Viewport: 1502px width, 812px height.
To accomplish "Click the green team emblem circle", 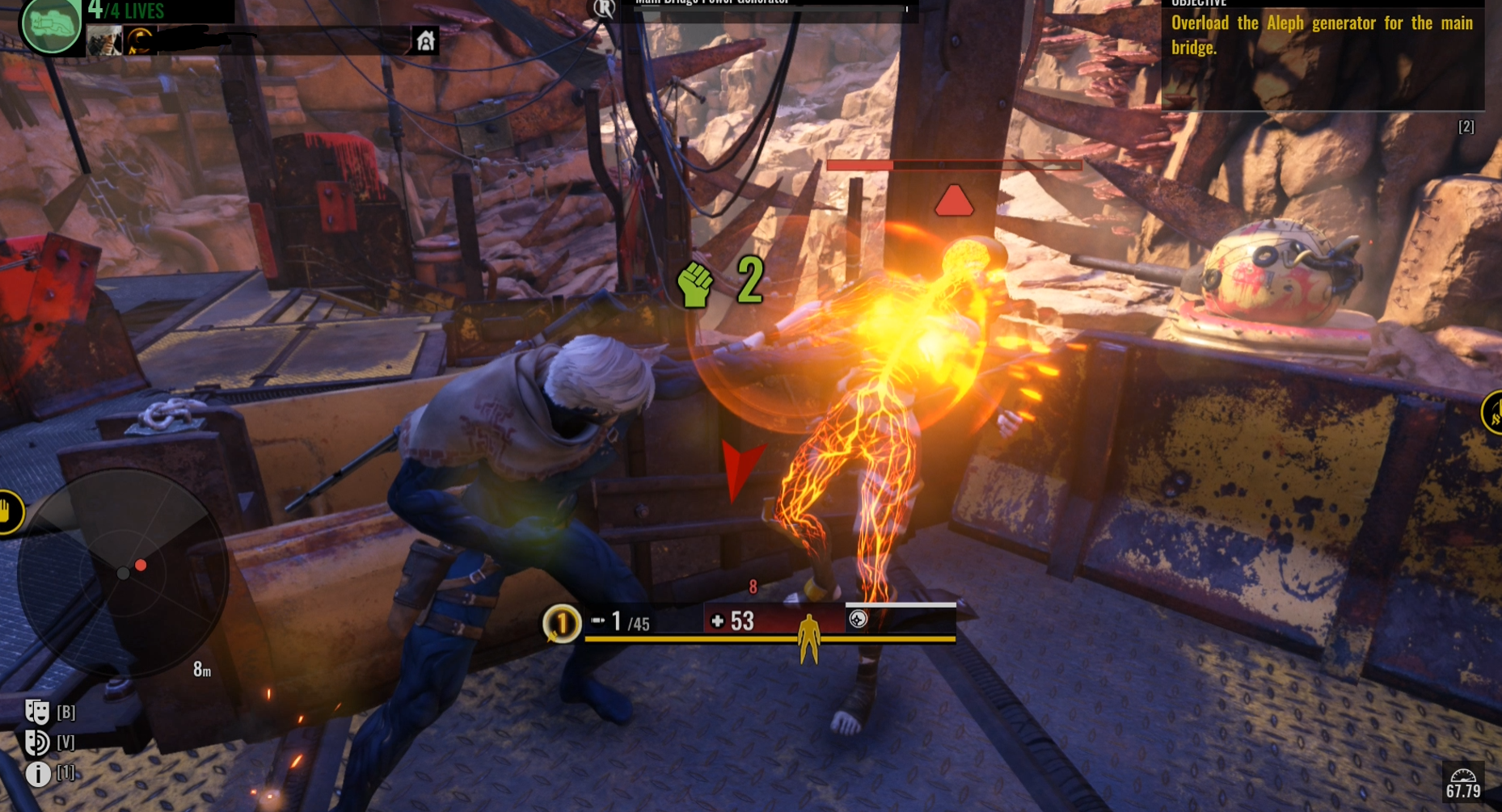I will click(x=52, y=25).
